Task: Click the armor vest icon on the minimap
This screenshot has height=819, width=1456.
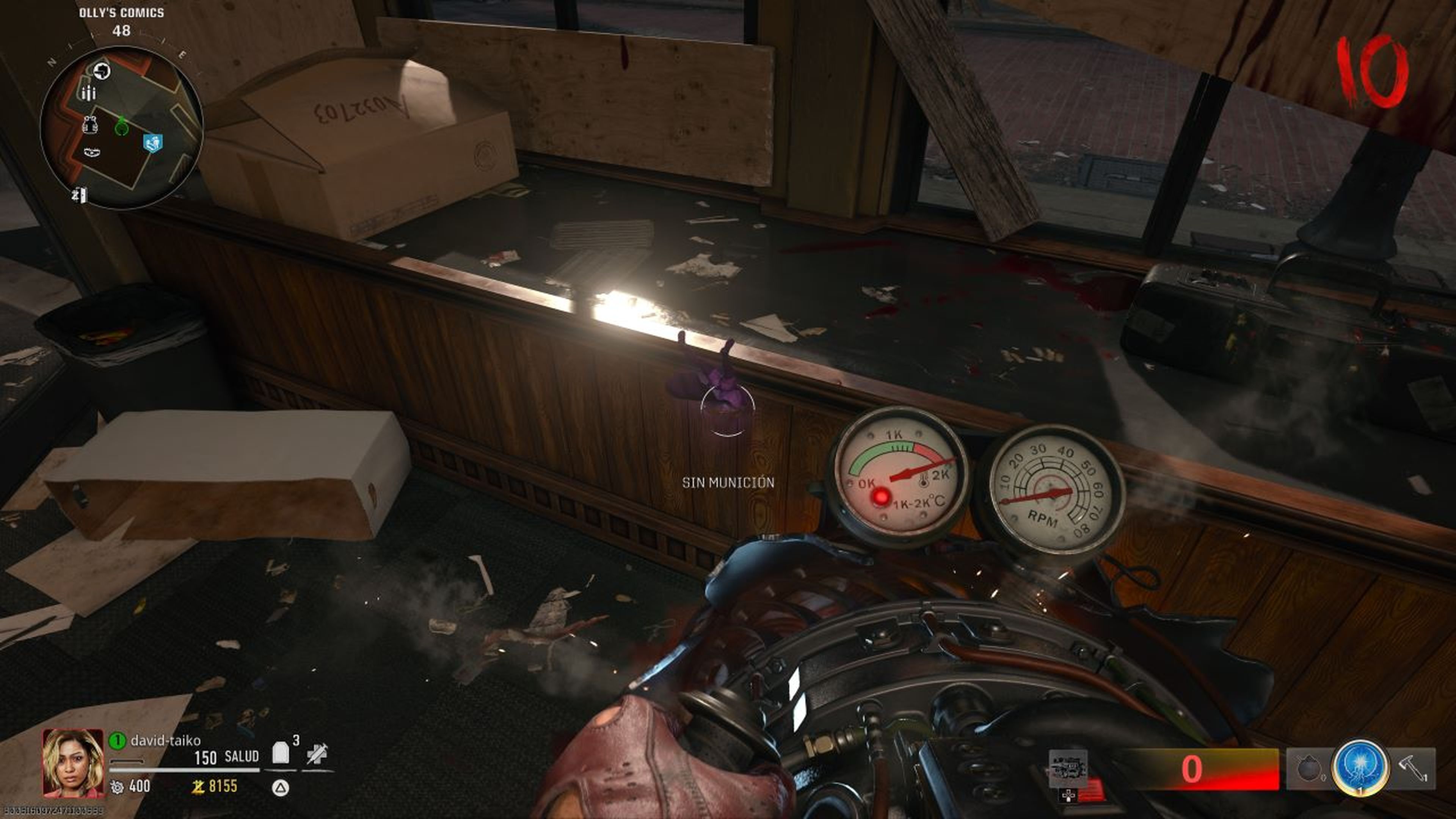Action: coord(91,124)
